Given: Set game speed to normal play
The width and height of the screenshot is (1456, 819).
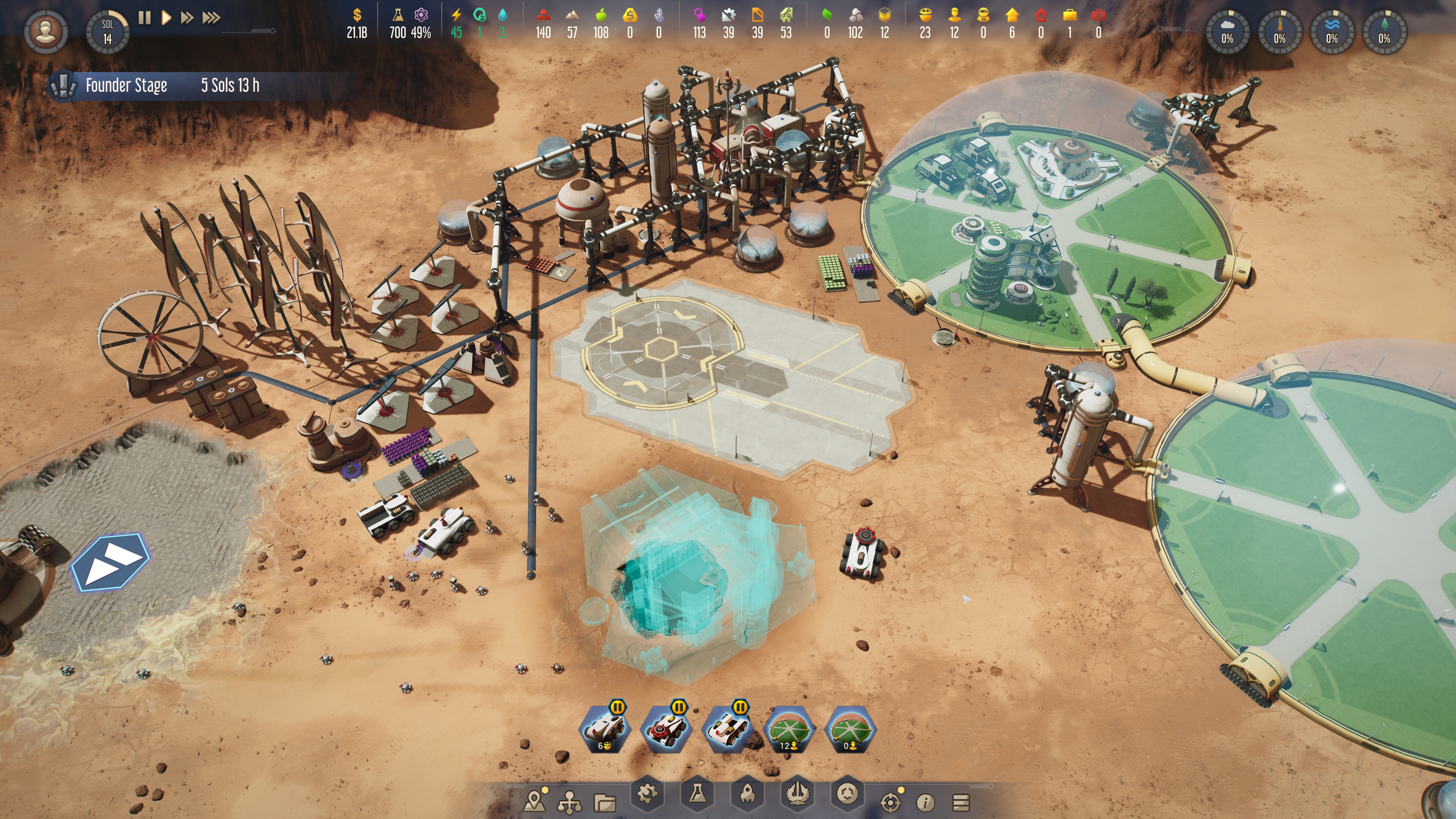Looking at the screenshot, I should pos(166,18).
